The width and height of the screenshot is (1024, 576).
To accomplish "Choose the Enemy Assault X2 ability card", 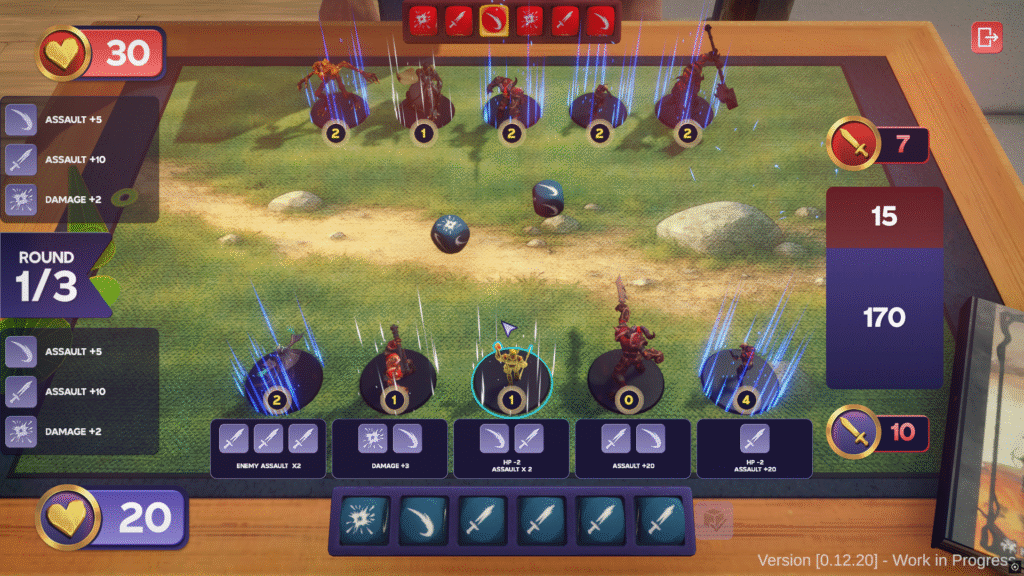I will pos(268,448).
